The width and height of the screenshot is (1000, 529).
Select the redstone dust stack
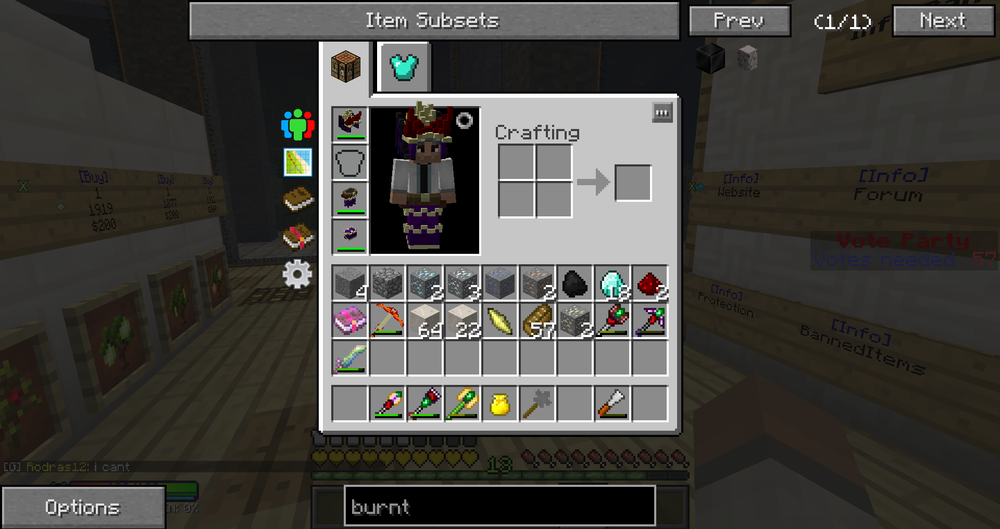[650, 284]
